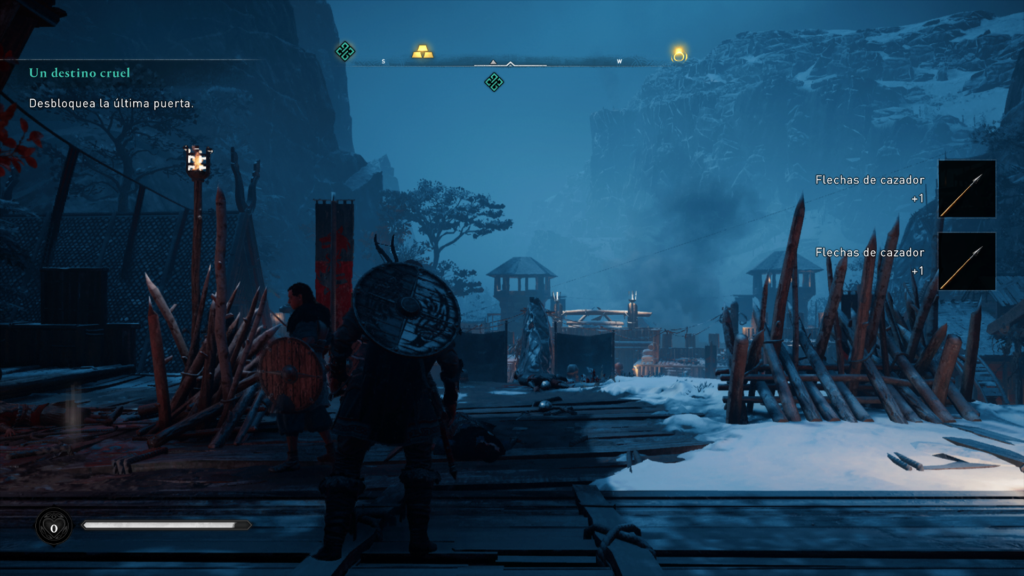Select the glowing gold ring compass marker
The image size is (1024, 576).
(679, 53)
